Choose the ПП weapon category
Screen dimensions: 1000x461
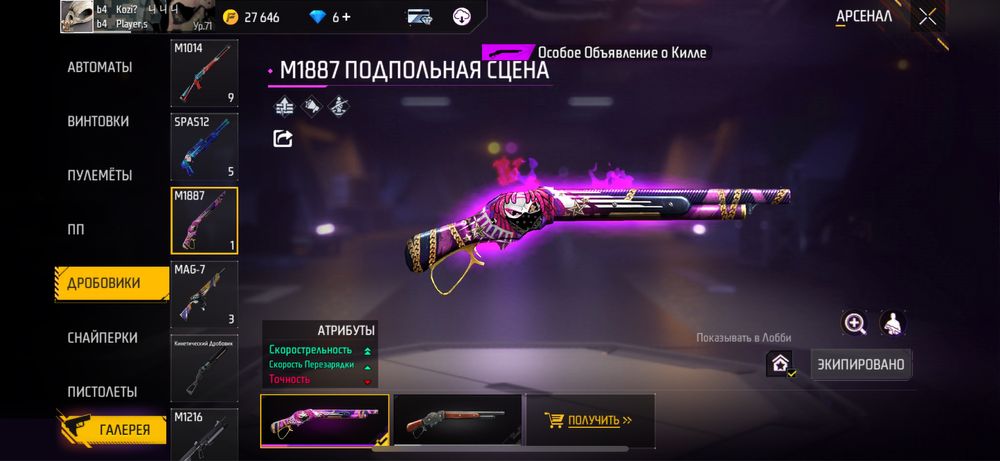[75, 229]
